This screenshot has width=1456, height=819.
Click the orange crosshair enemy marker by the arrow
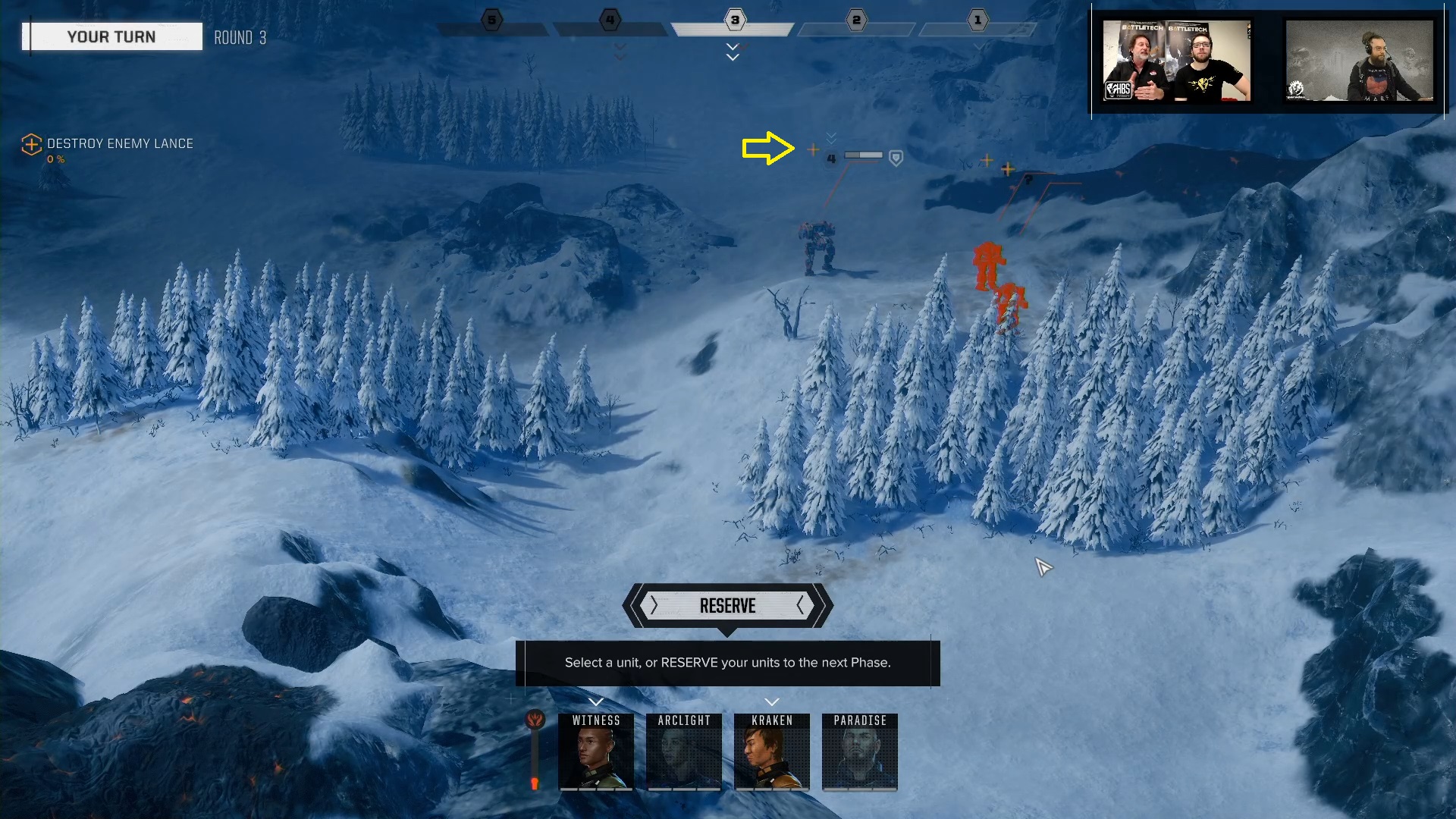[x=813, y=150]
